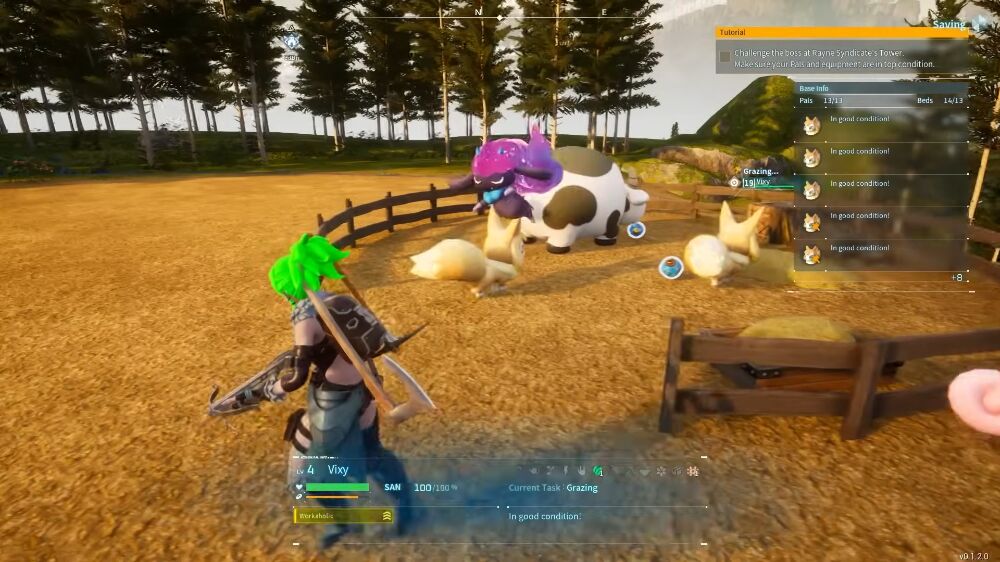Open the Base Info panel header
This screenshot has width=1000, height=562.
tap(880, 88)
